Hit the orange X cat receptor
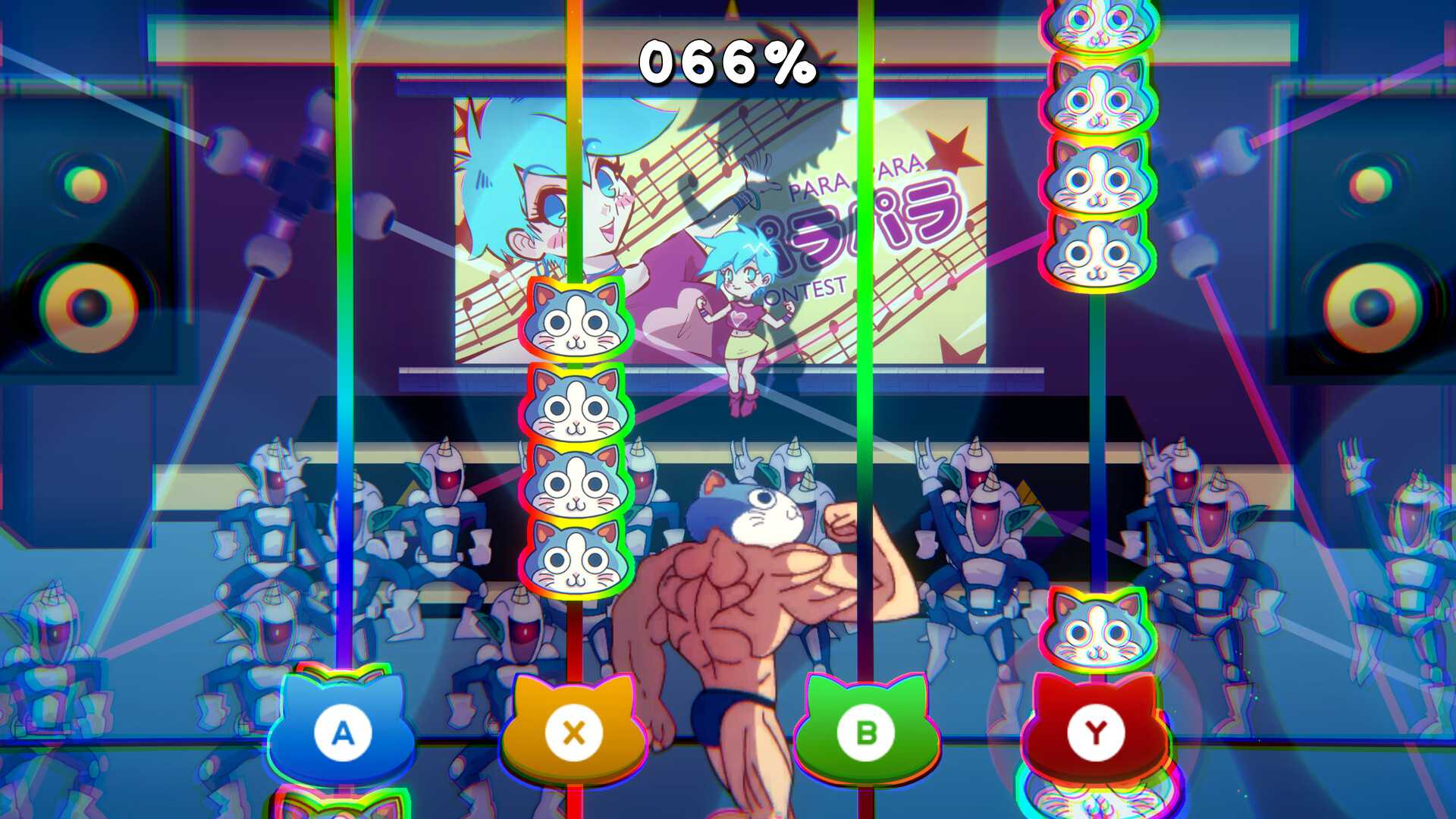 pos(573,732)
